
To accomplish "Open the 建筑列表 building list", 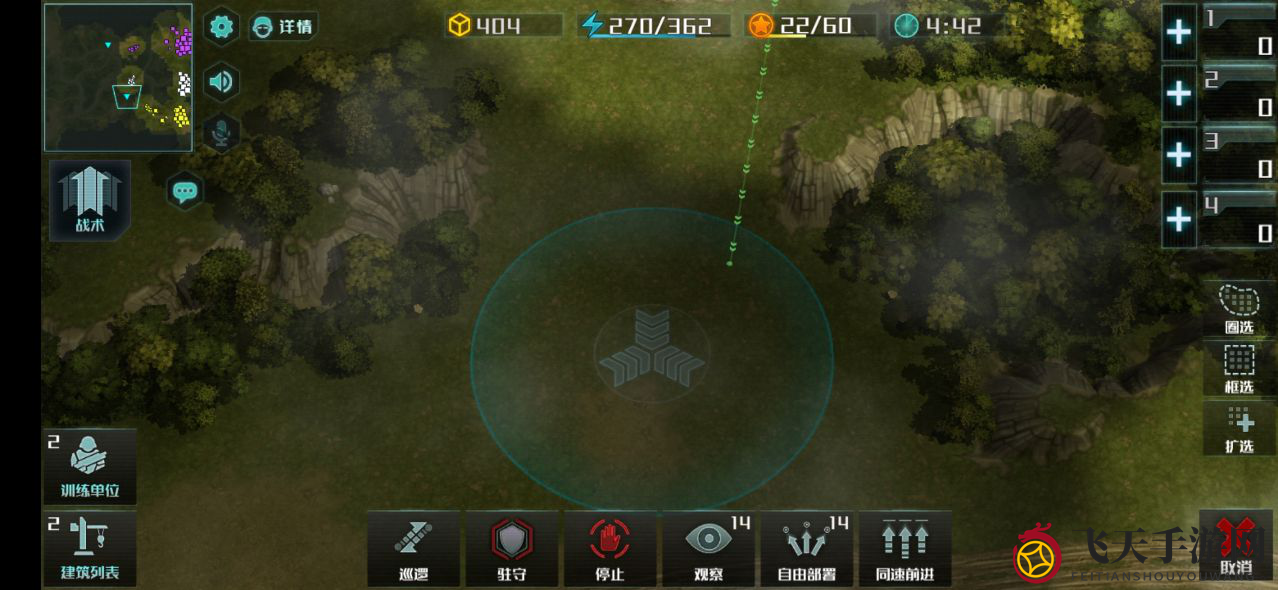I will [90, 548].
